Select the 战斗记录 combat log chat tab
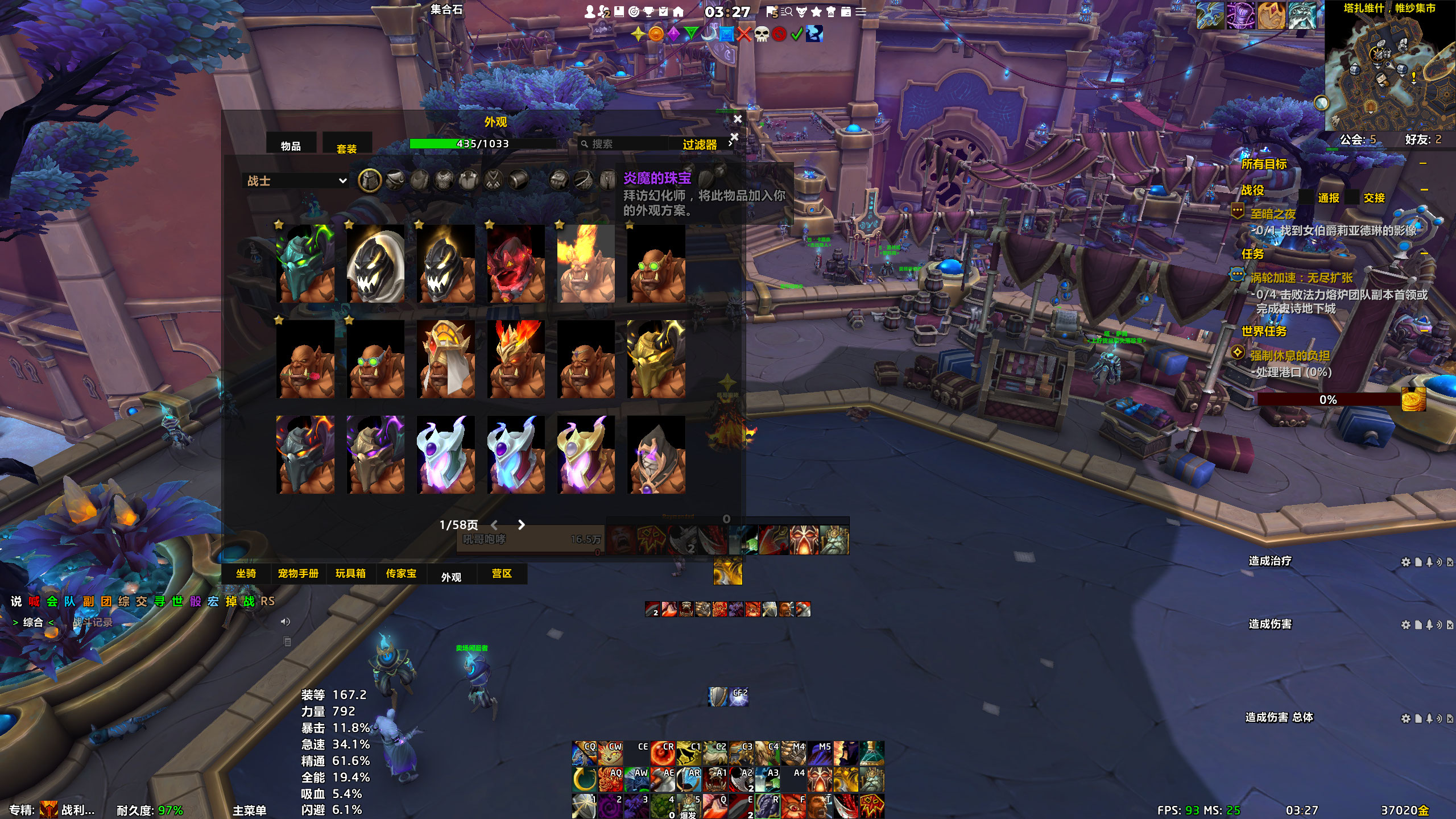The width and height of the screenshot is (1456, 819). pos(93,622)
